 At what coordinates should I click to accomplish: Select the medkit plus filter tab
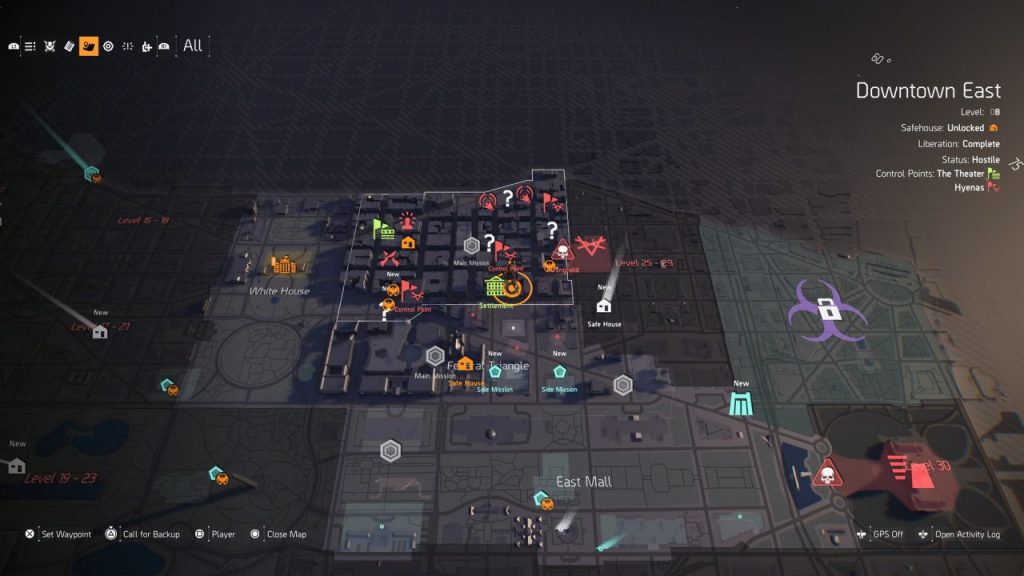point(147,46)
